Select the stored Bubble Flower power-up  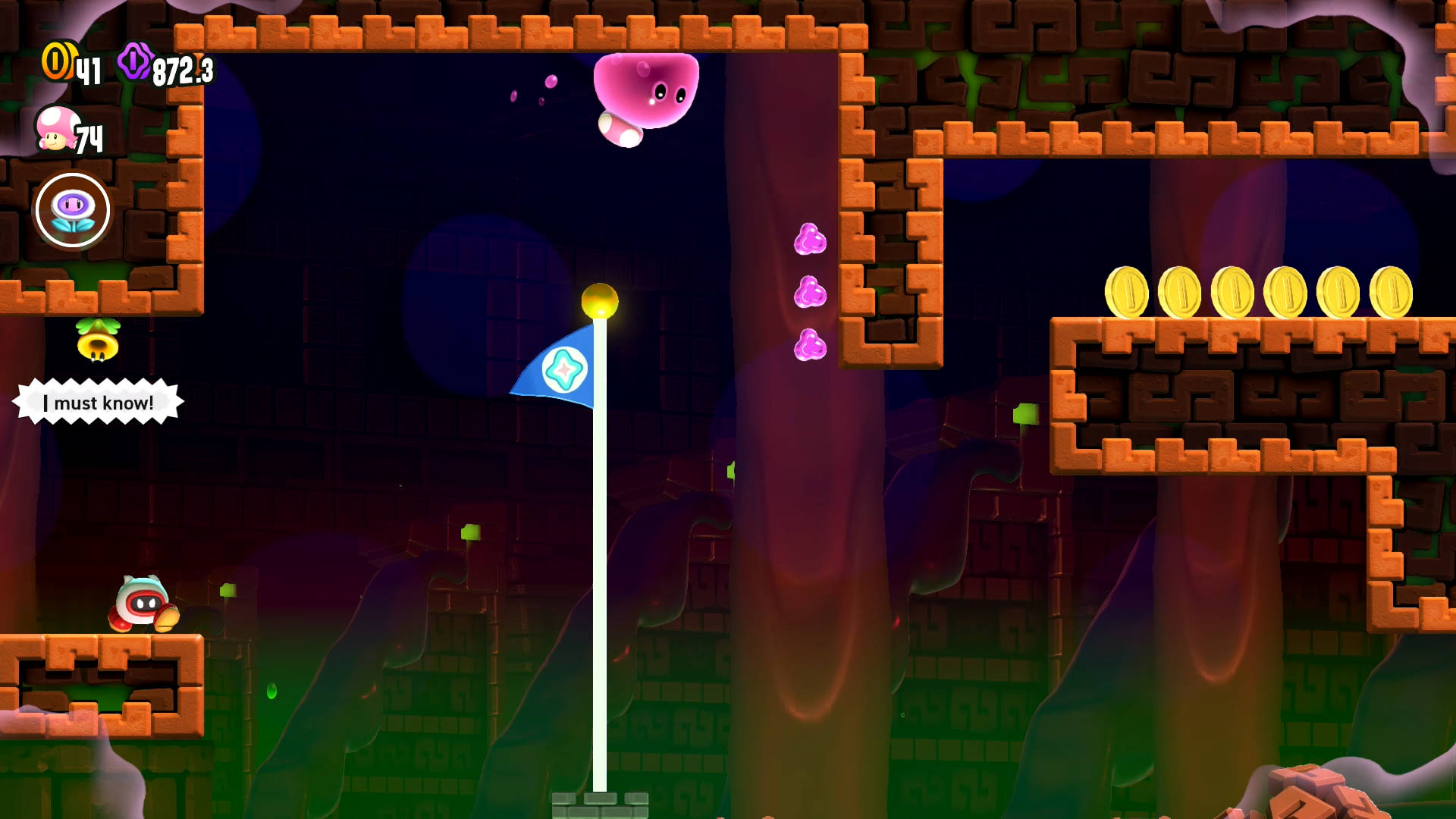click(x=73, y=210)
